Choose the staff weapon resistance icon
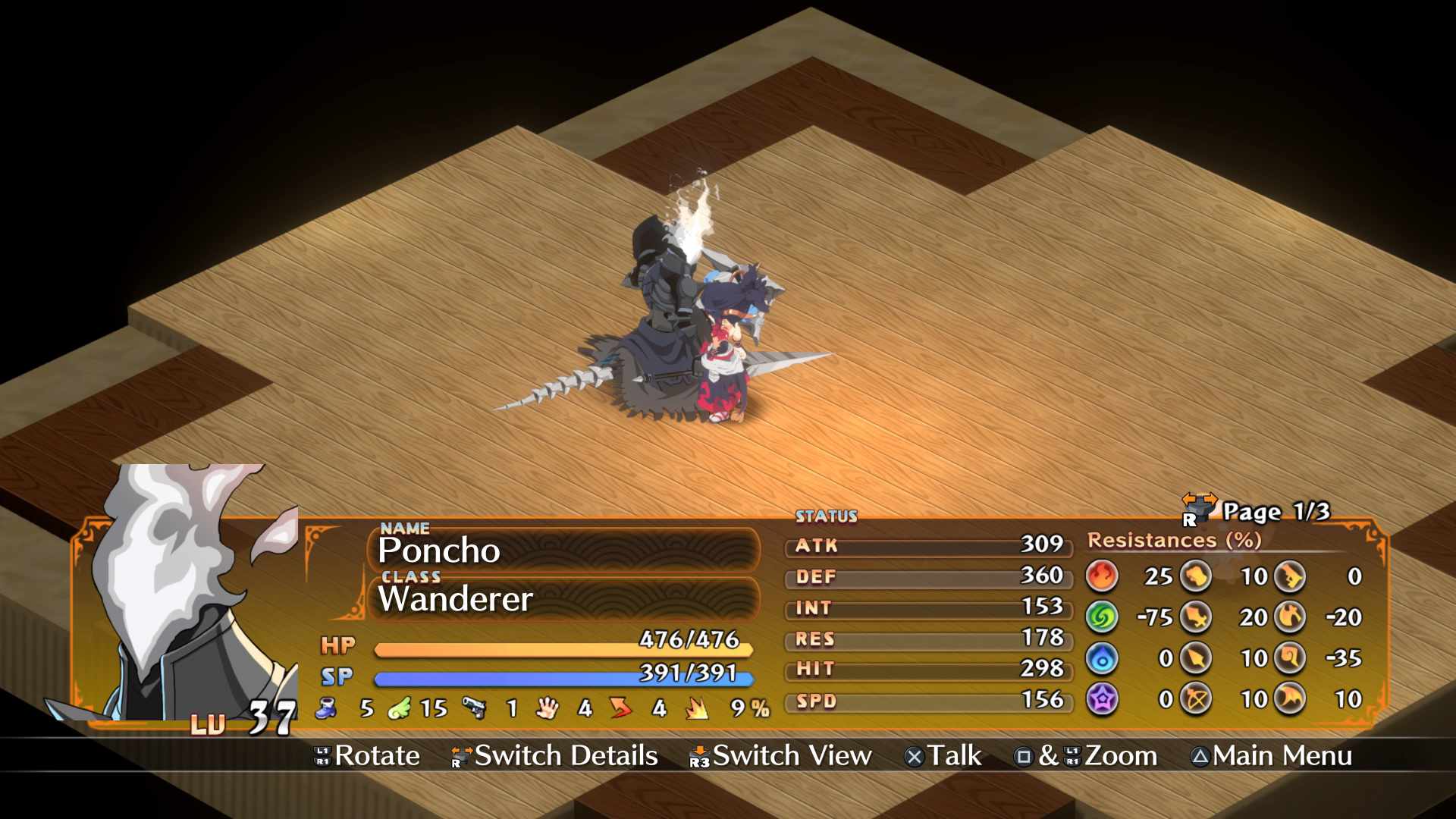The height and width of the screenshot is (819, 1456). coord(1289,658)
